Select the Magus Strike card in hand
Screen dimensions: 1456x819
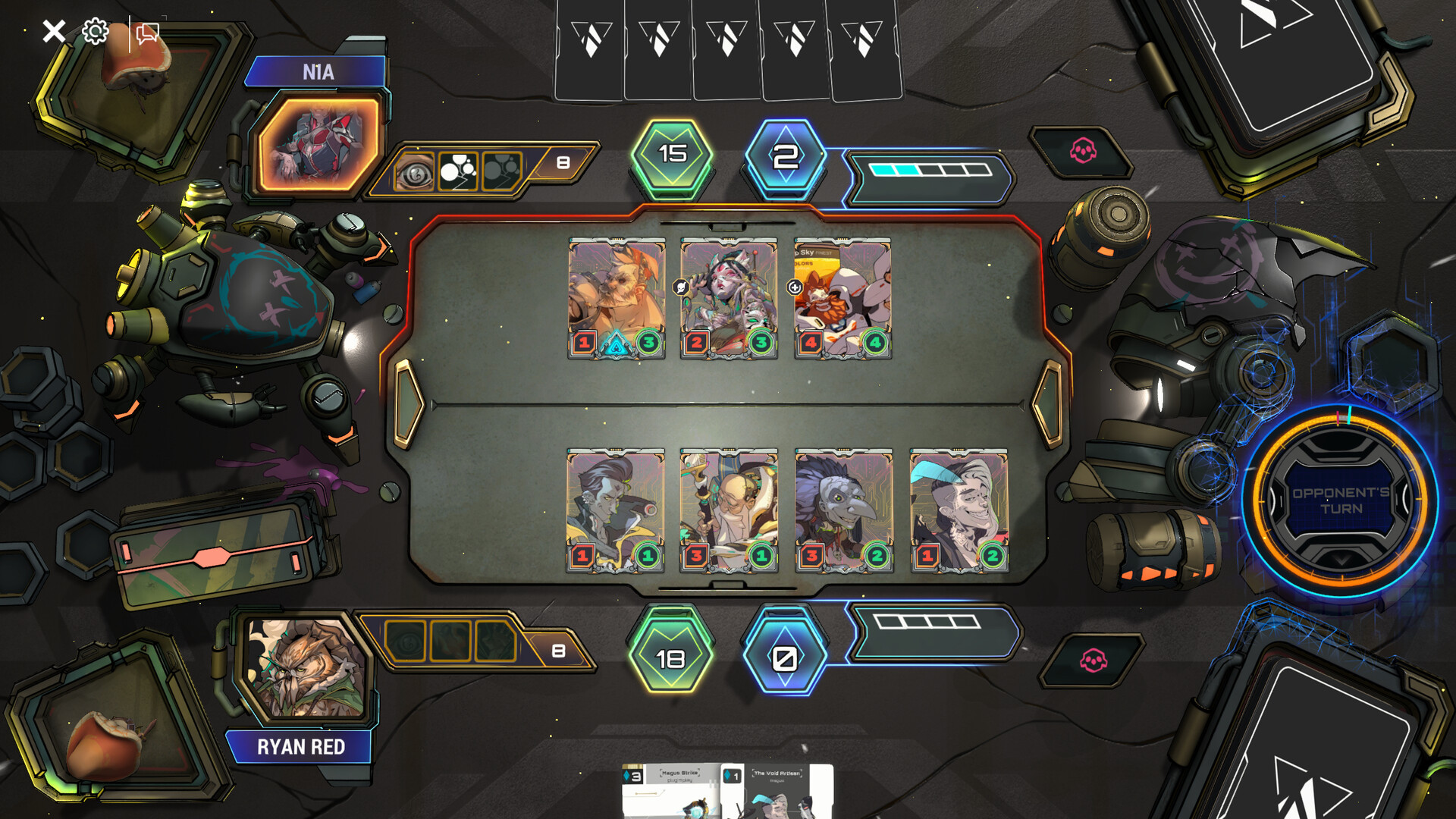[x=670, y=792]
